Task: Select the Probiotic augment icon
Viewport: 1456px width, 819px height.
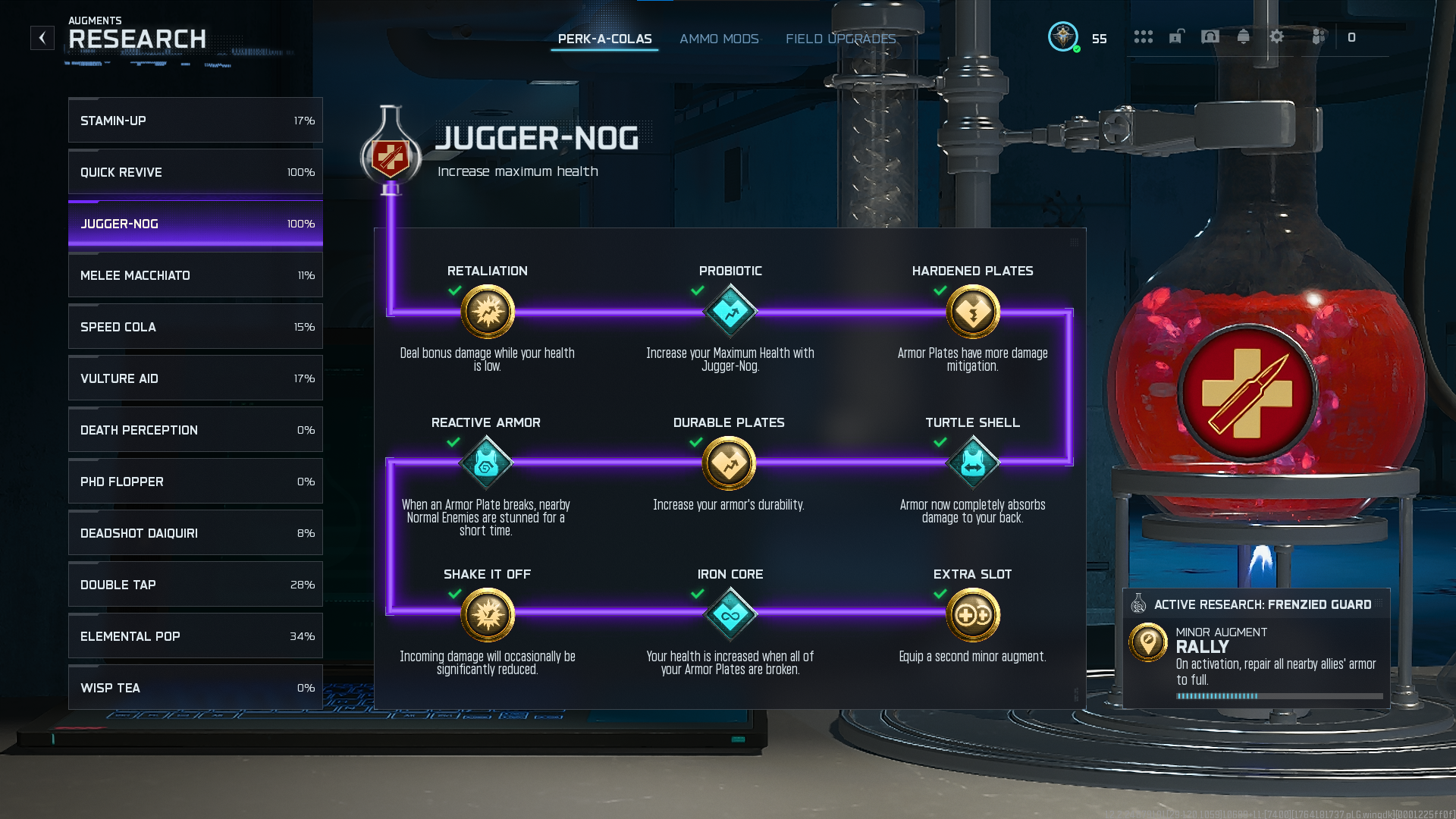Action: point(730,312)
